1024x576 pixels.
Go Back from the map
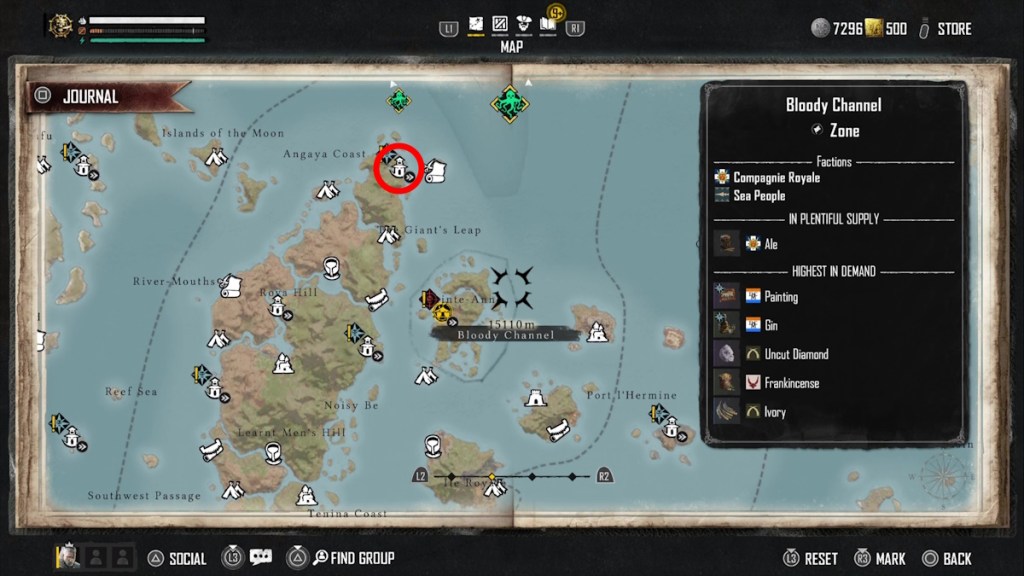coord(947,559)
